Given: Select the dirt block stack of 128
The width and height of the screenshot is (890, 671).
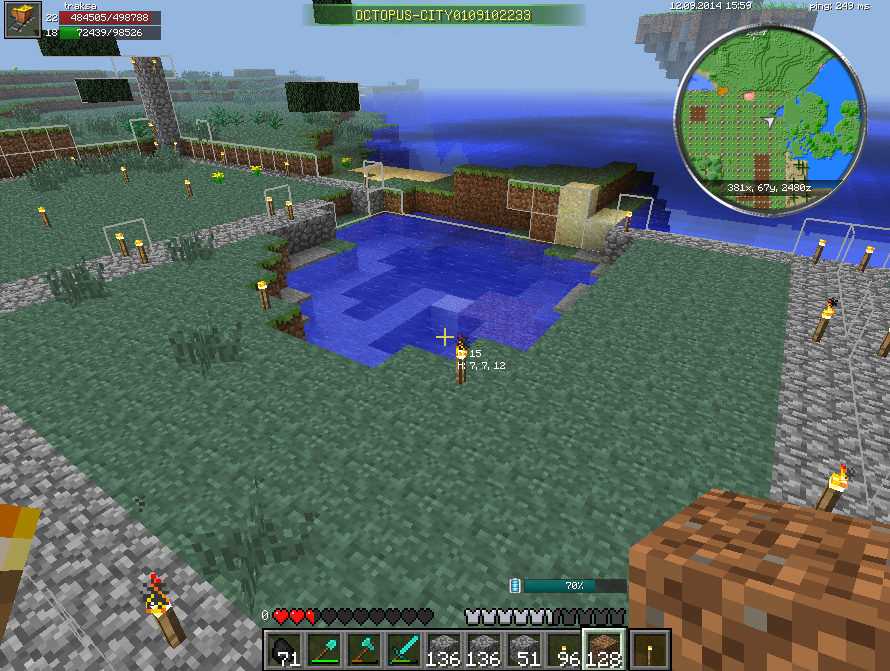Looking at the screenshot, I should pos(604,649).
